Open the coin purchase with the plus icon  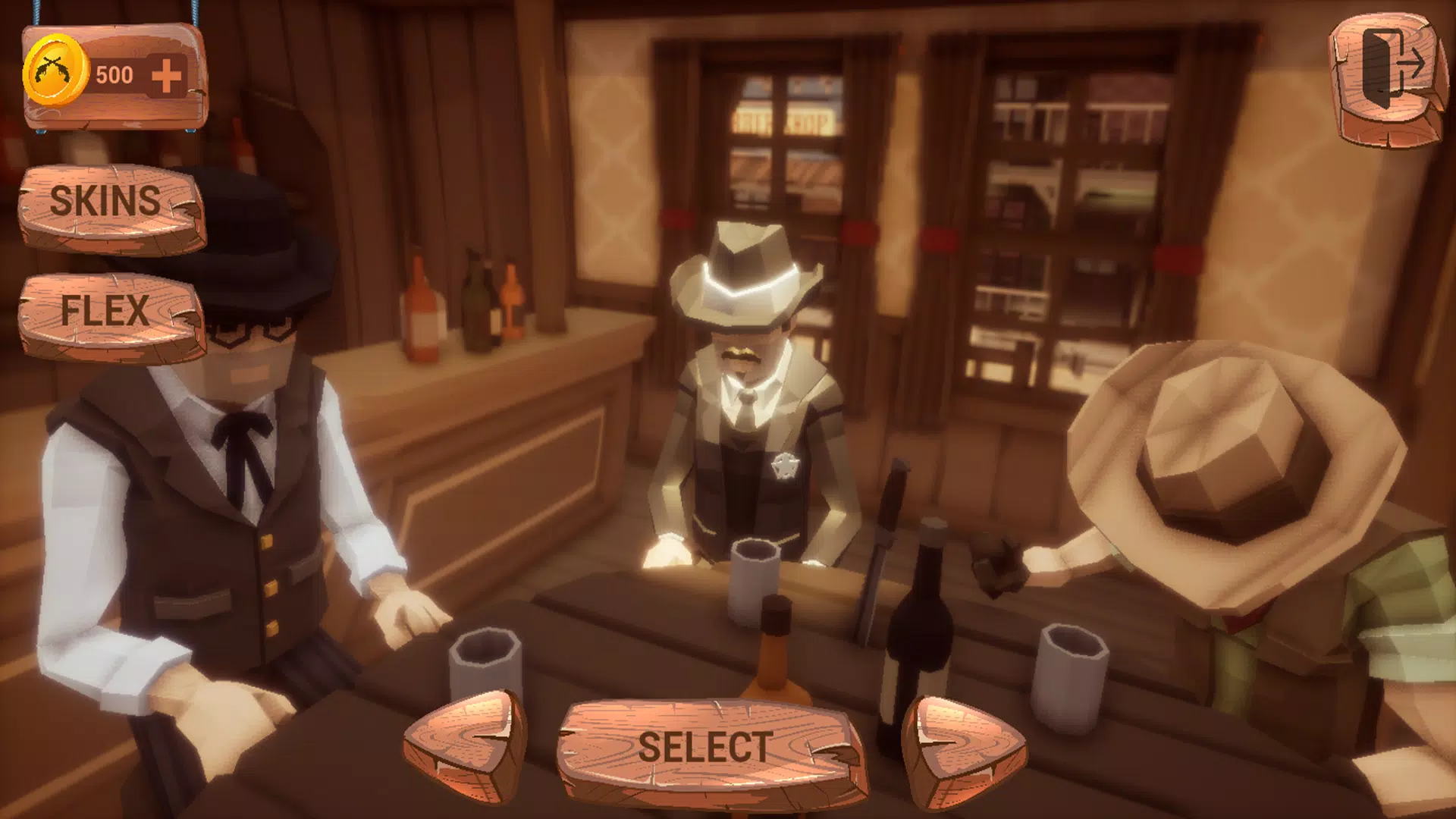[x=168, y=74]
